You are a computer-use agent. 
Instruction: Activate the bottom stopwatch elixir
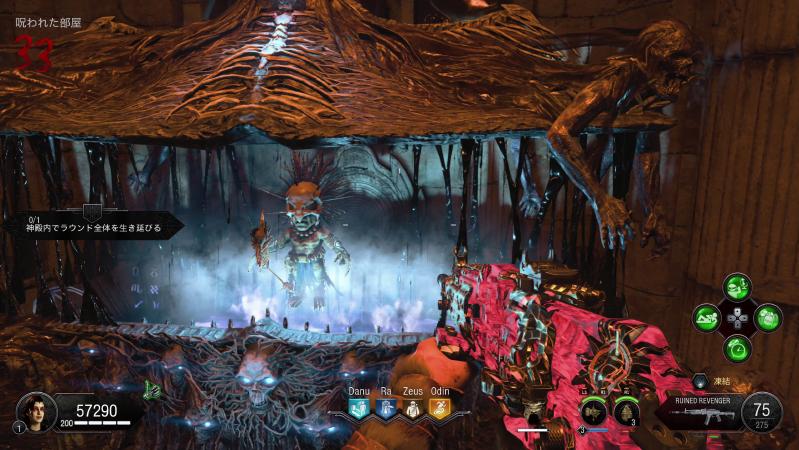738,349
